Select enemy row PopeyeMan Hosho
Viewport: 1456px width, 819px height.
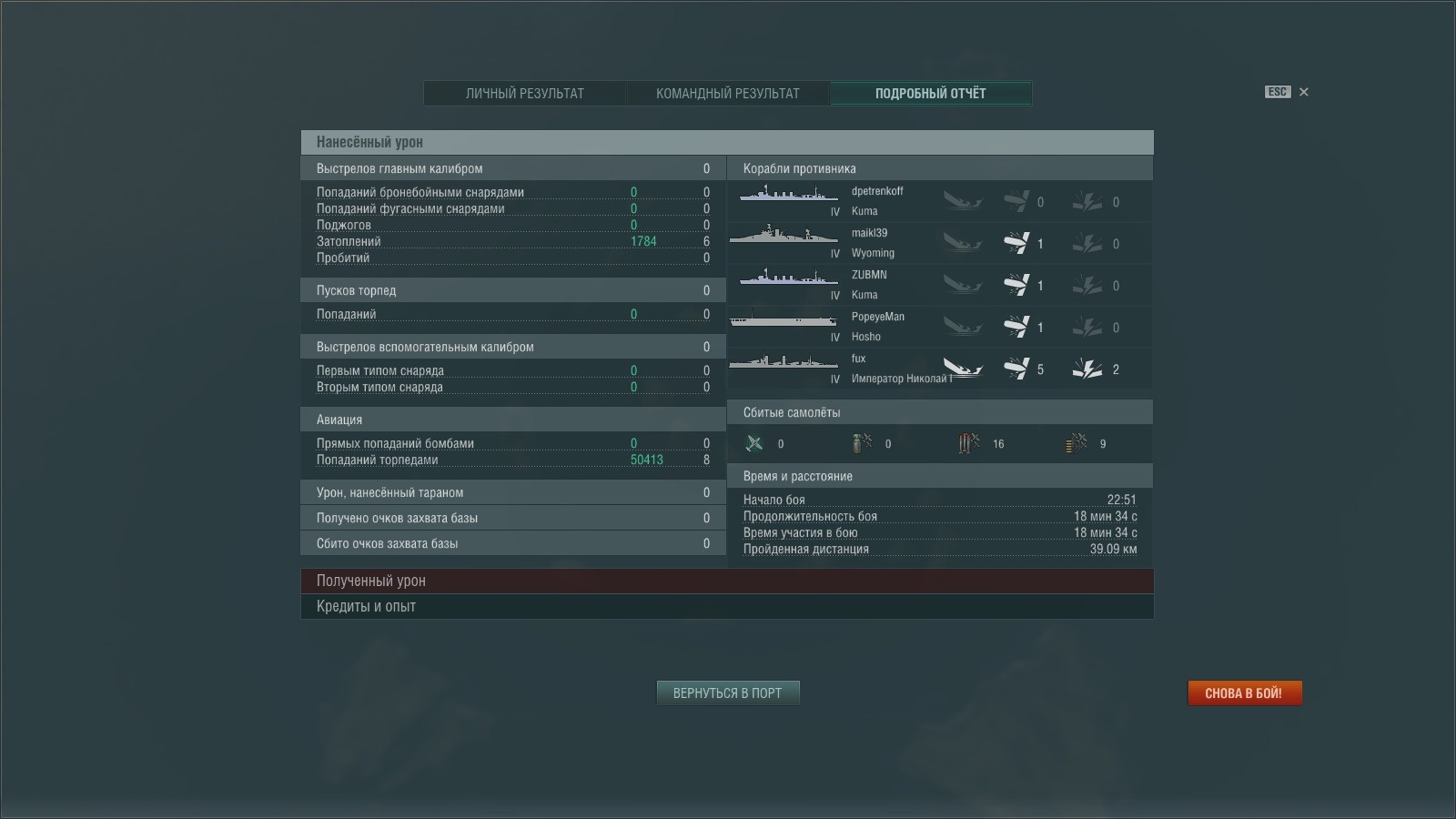click(x=939, y=327)
